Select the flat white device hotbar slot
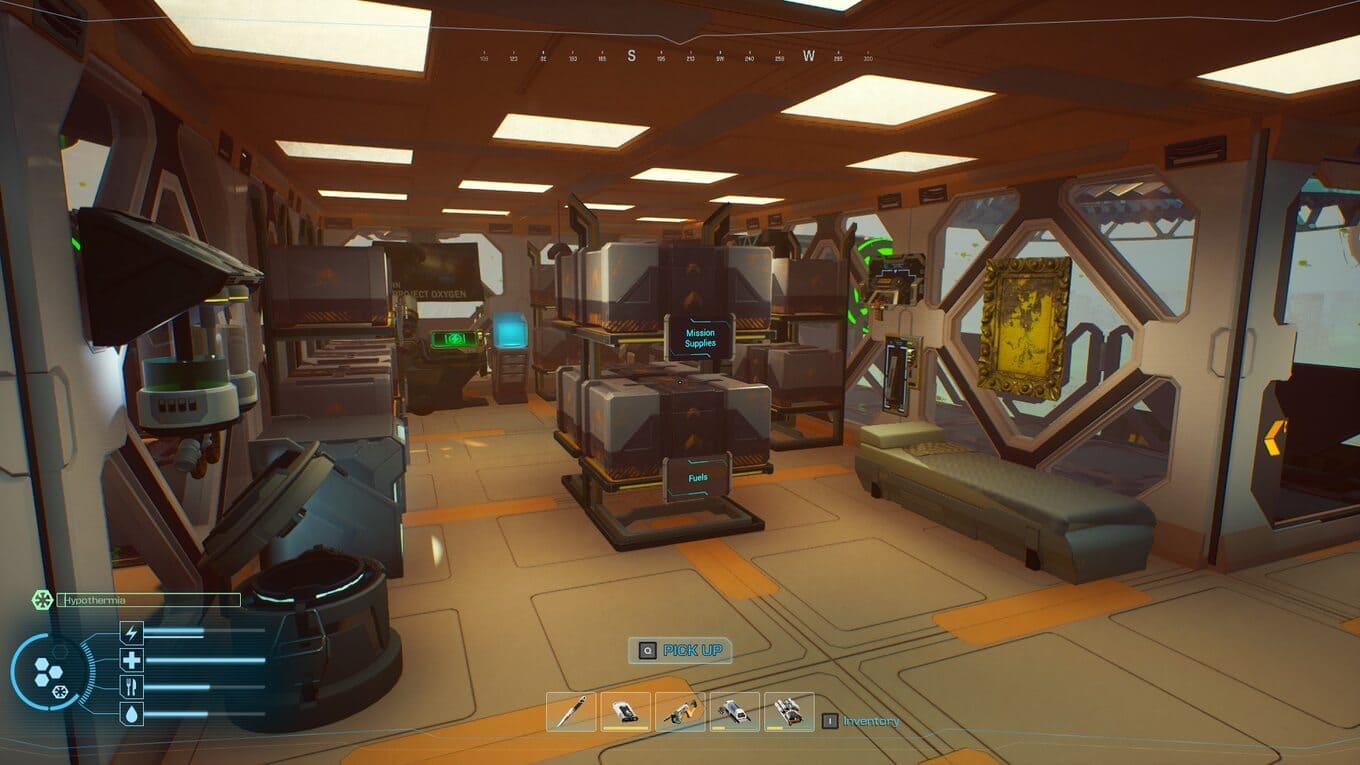Viewport: 1360px width, 765px height. point(626,712)
